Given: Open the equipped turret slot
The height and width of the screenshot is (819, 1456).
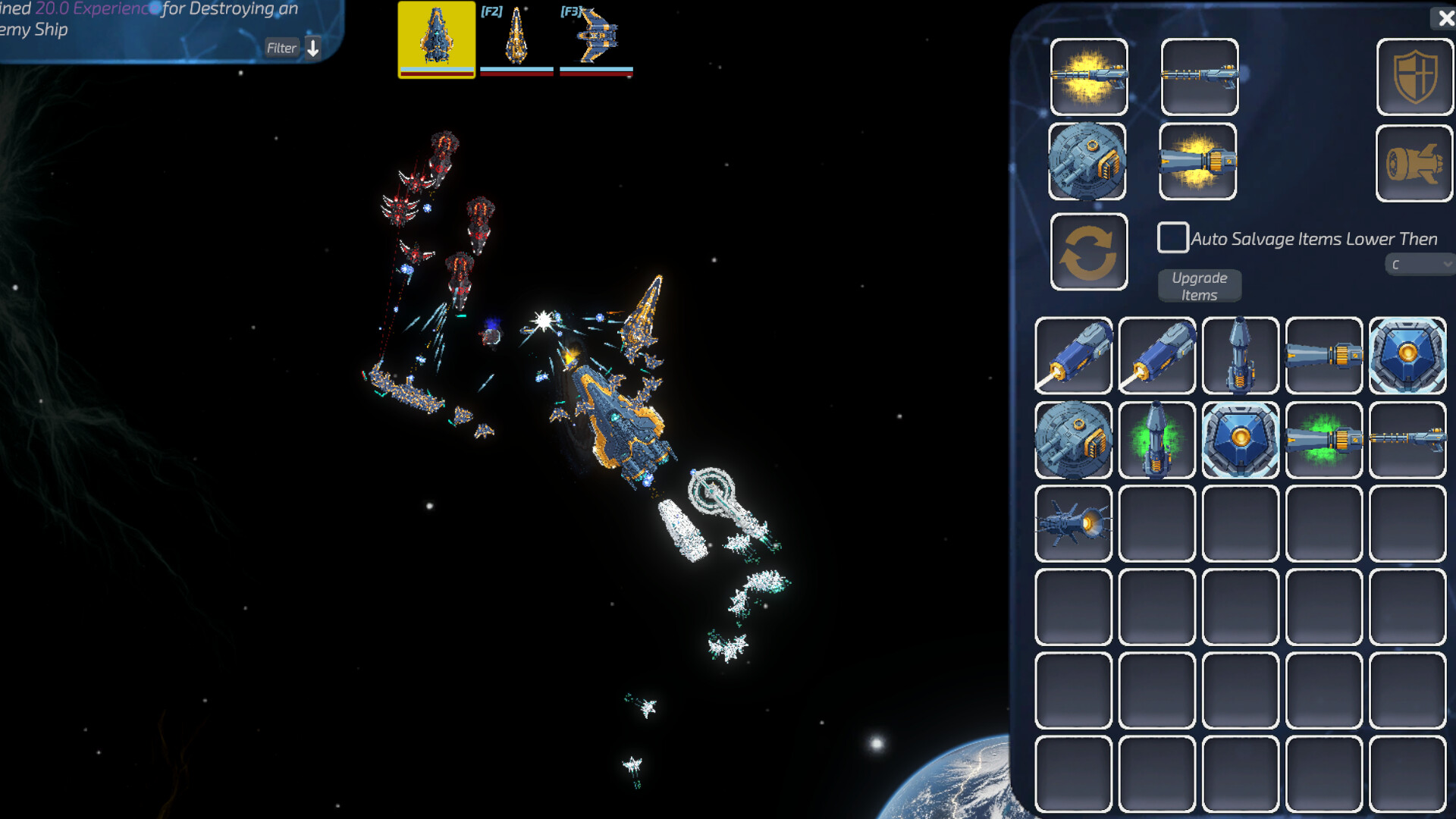Looking at the screenshot, I should [1090, 162].
